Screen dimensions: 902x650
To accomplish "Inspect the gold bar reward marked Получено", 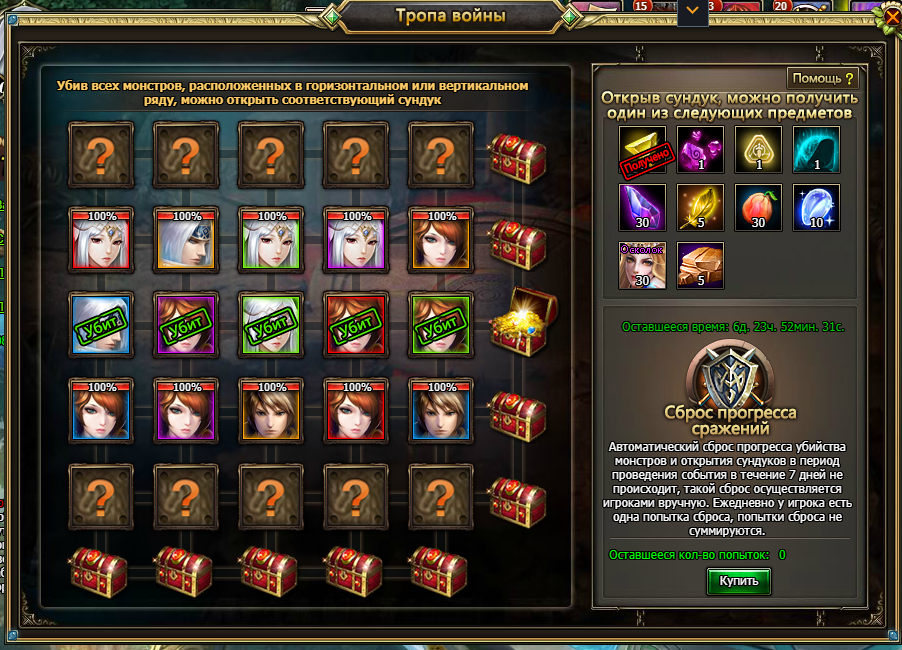I will click(643, 150).
